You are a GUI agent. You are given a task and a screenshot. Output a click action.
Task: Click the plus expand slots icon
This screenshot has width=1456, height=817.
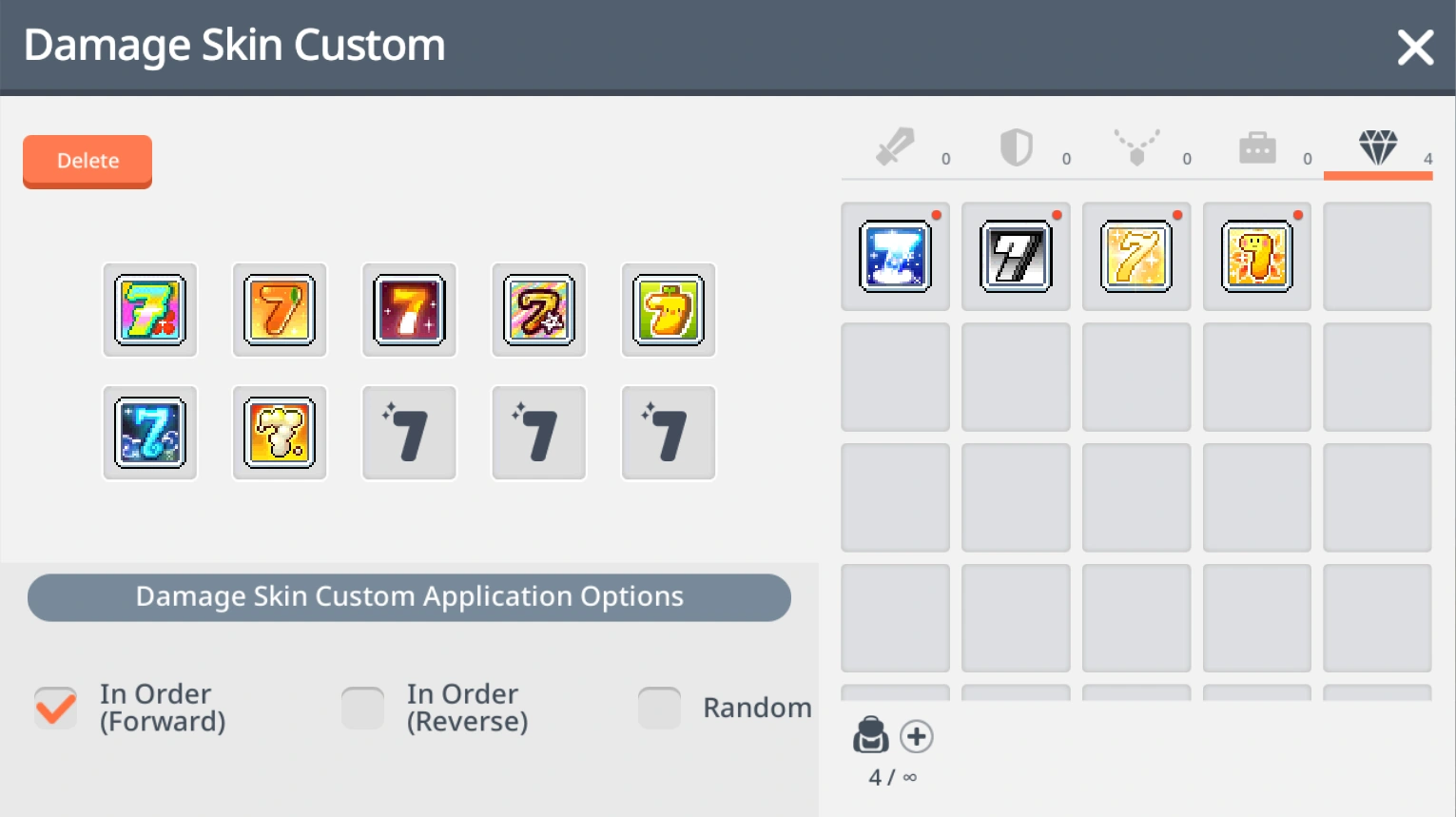click(916, 734)
